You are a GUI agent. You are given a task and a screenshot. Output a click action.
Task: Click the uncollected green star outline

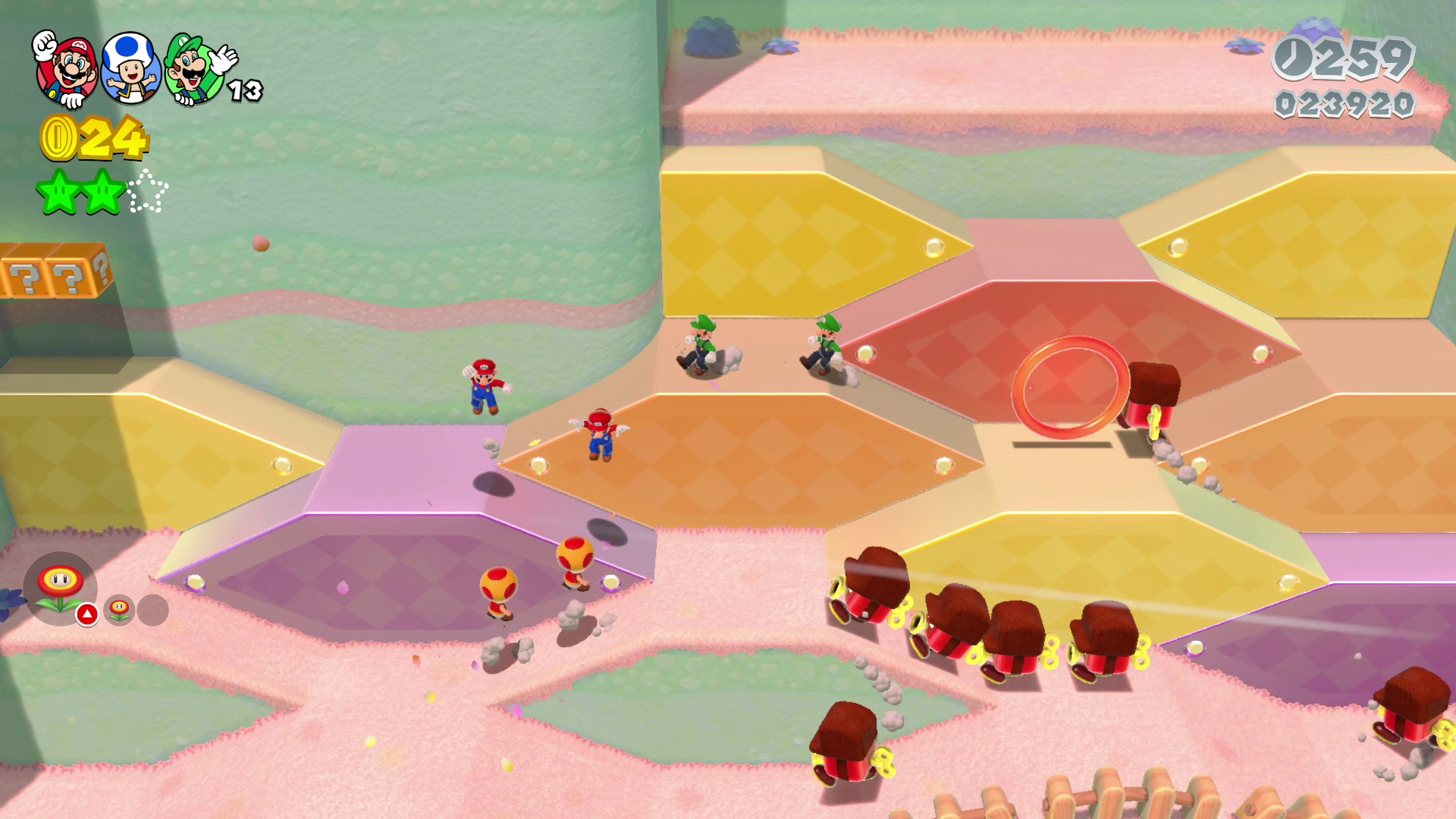[x=147, y=191]
